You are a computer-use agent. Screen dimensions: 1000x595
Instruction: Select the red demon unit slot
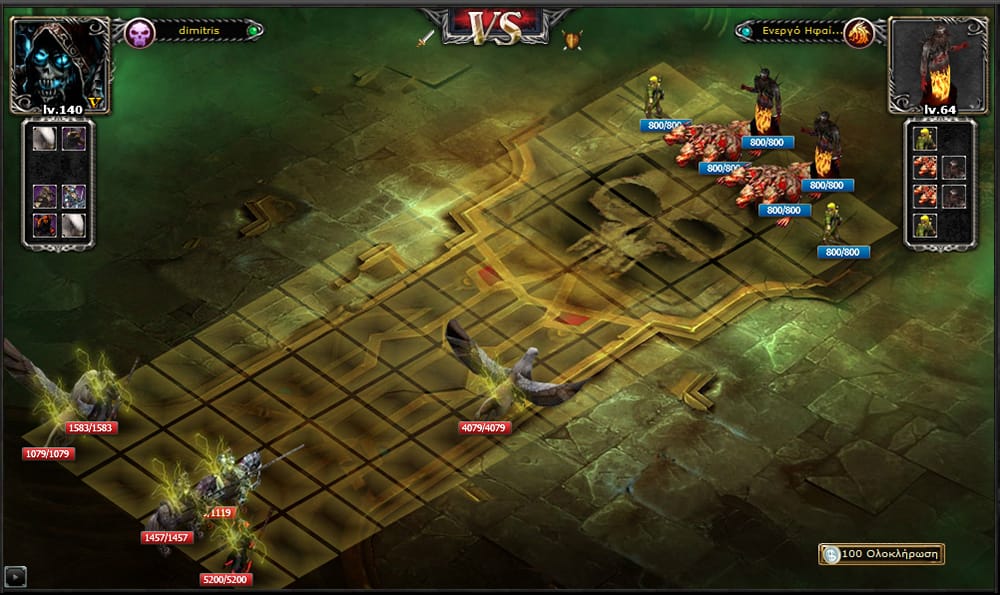[46, 225]
